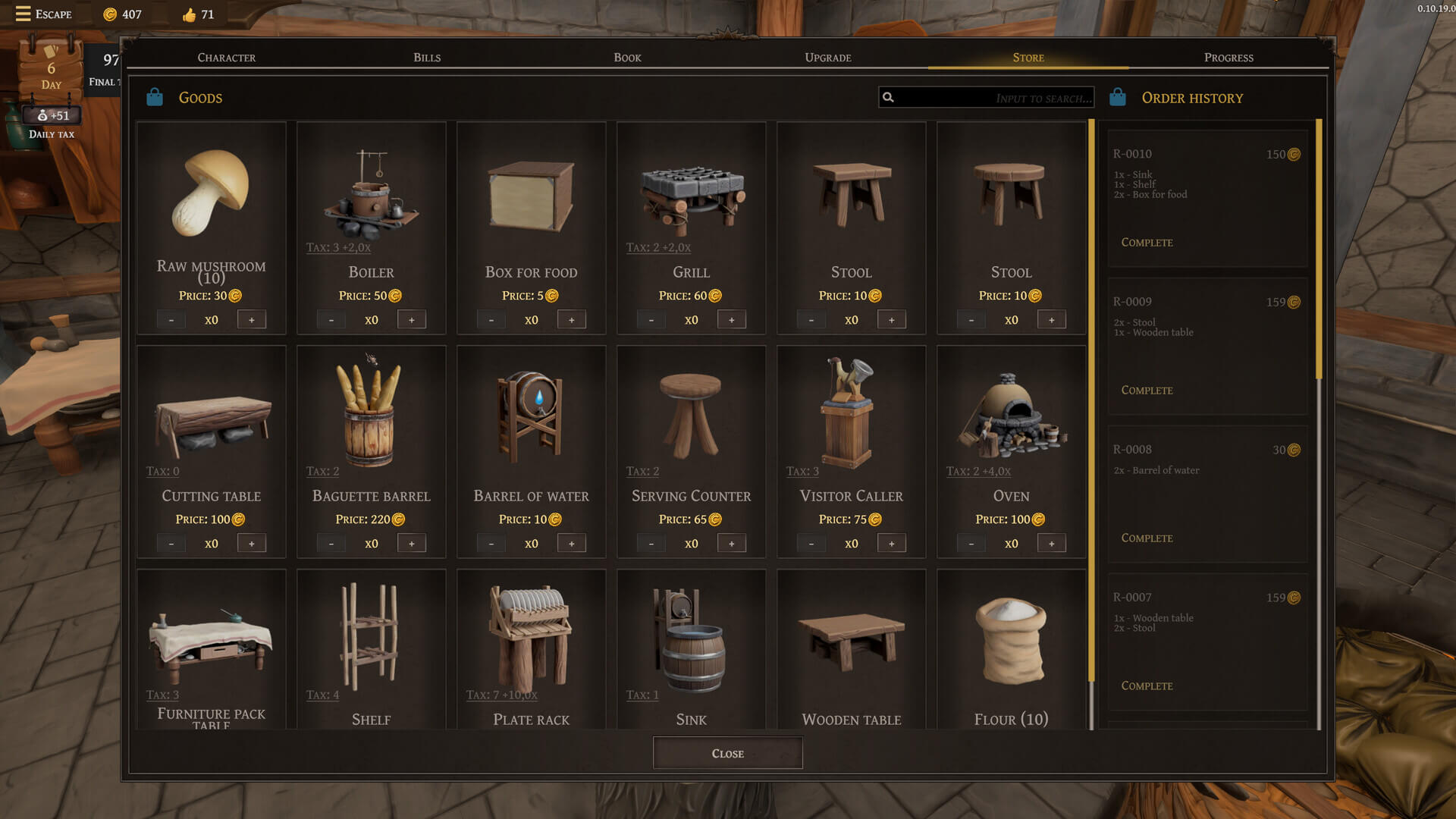Open order R-0008 history entry
The height and width of the screenshot is (819, 1456).
[x=1207, y=494]
